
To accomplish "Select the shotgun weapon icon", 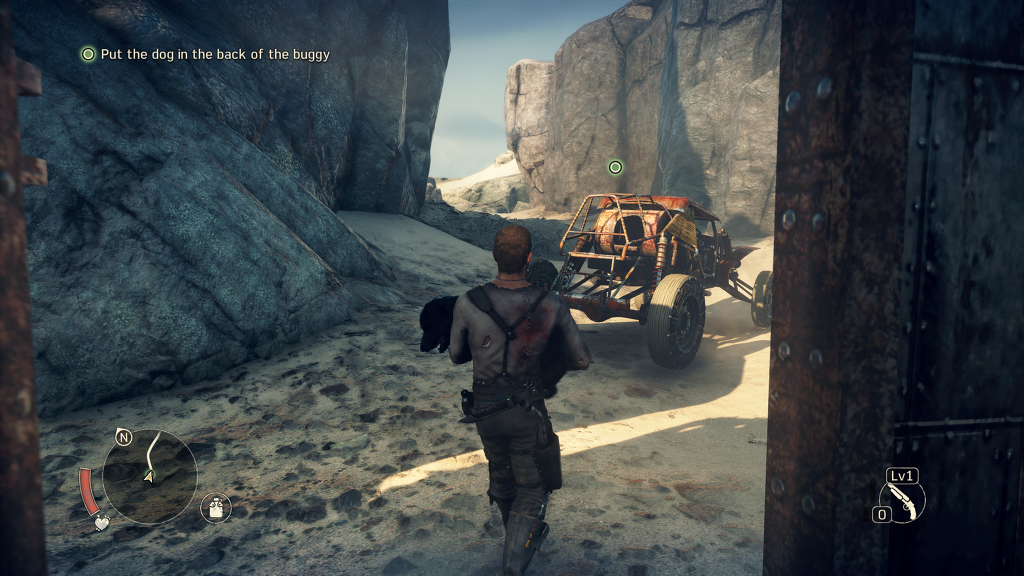I will click(x=902, y=500).
